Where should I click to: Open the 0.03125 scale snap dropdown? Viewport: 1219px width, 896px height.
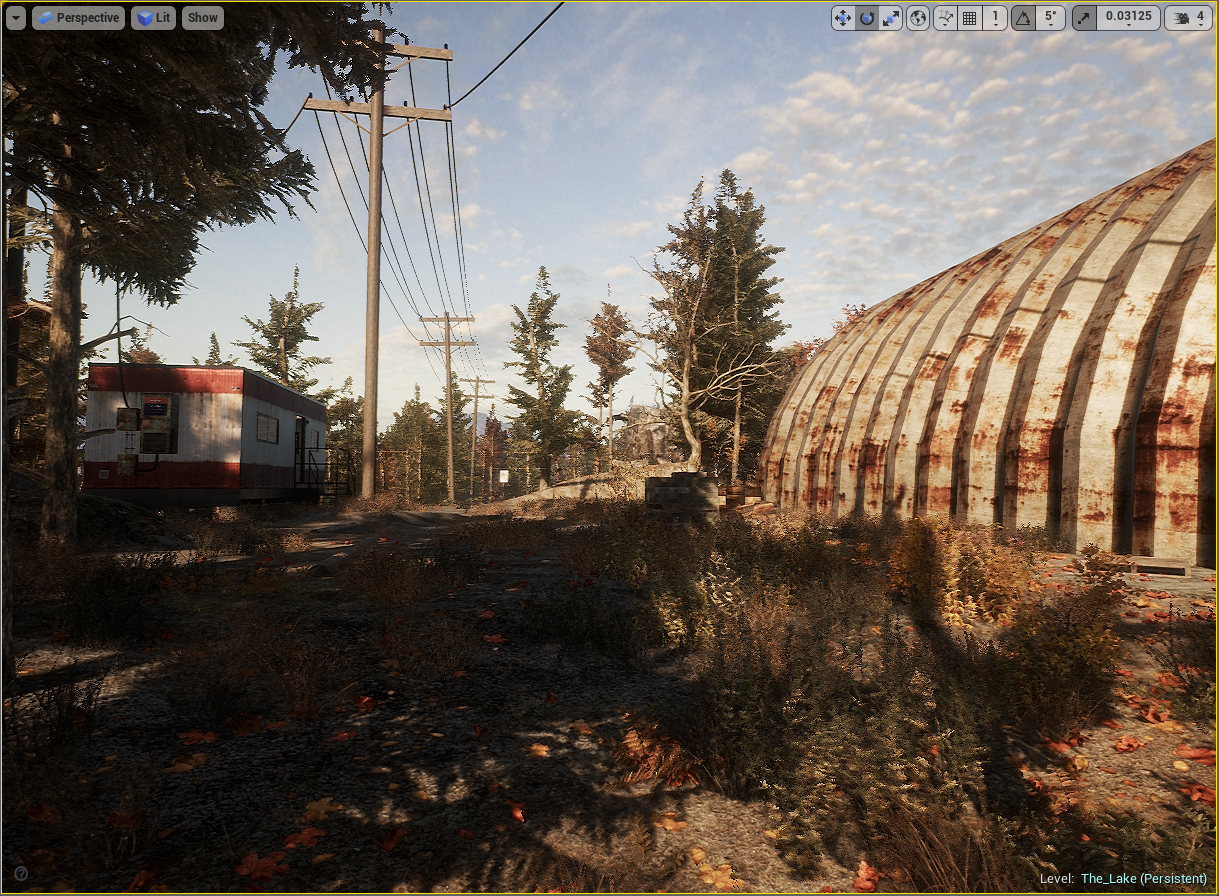click(x=1128, y=18)
